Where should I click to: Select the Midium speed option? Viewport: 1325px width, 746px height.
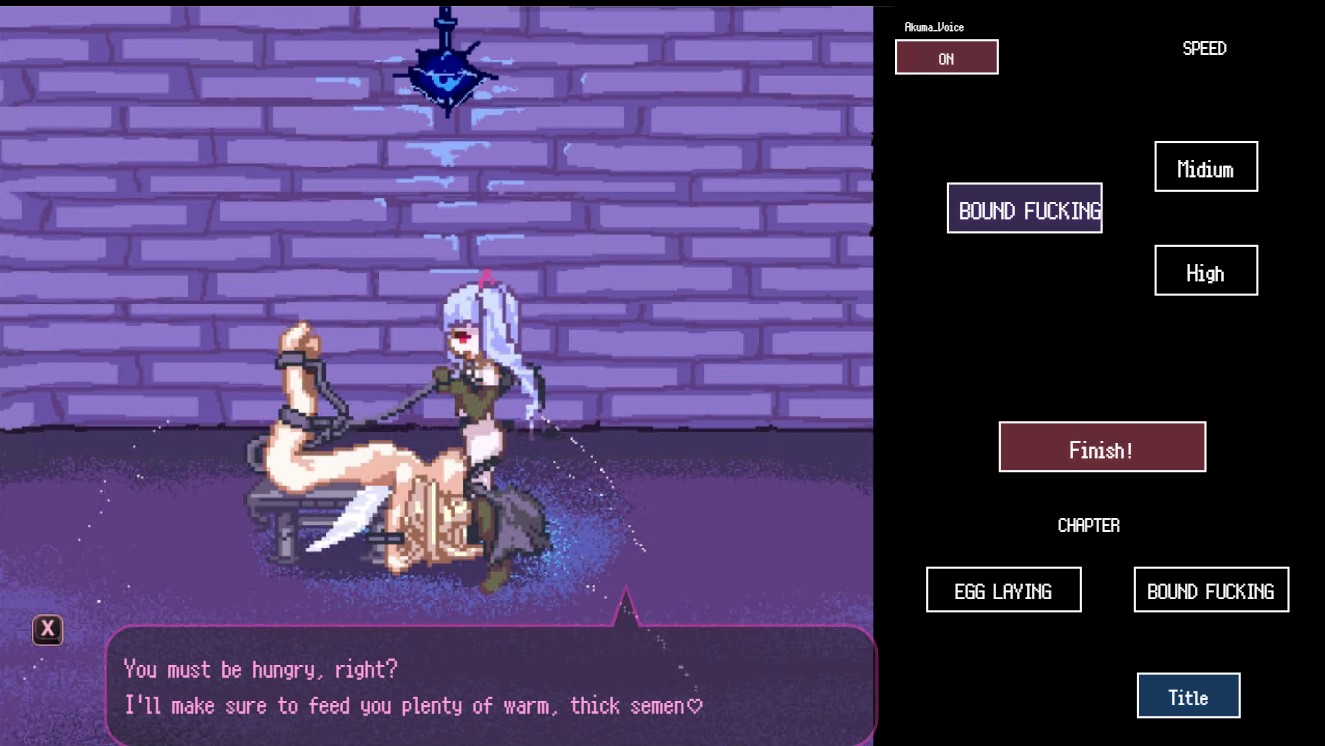click(1205, 166)
